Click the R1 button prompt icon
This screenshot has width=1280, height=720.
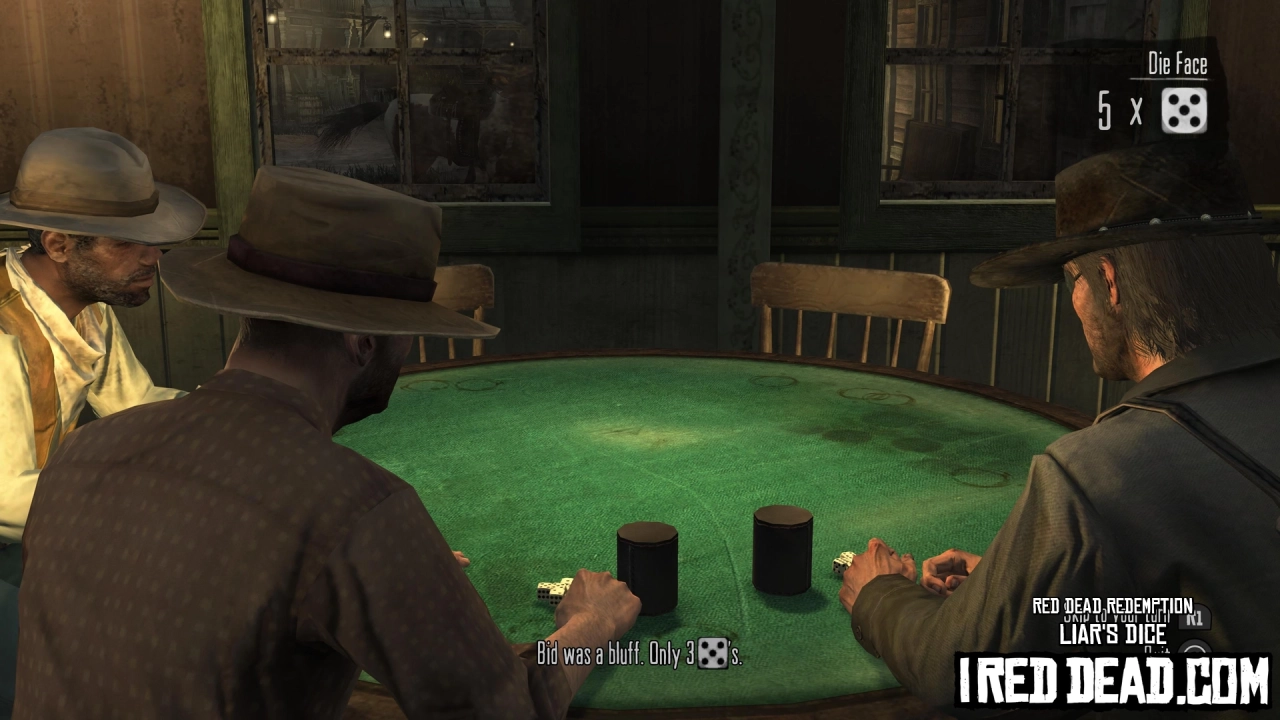point(1193,618)
